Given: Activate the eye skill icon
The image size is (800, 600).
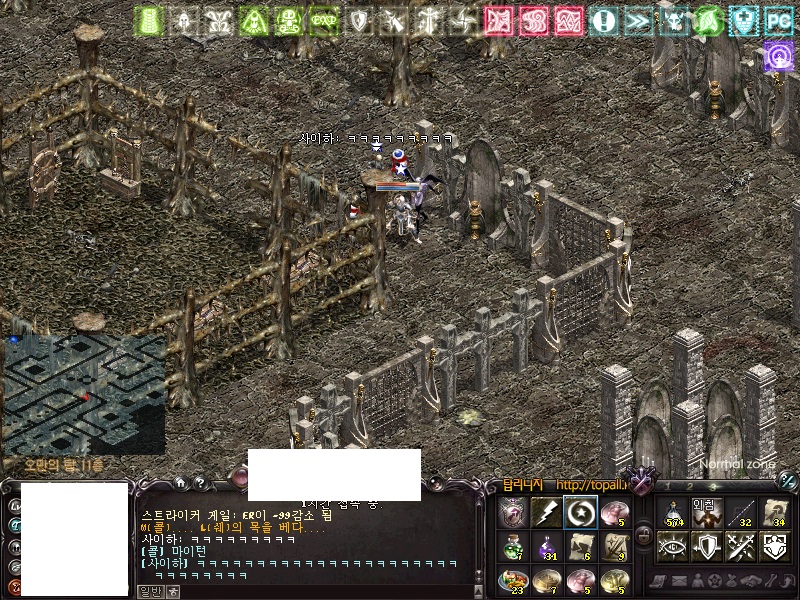Looking at the screenshot, I should [673, 547].
